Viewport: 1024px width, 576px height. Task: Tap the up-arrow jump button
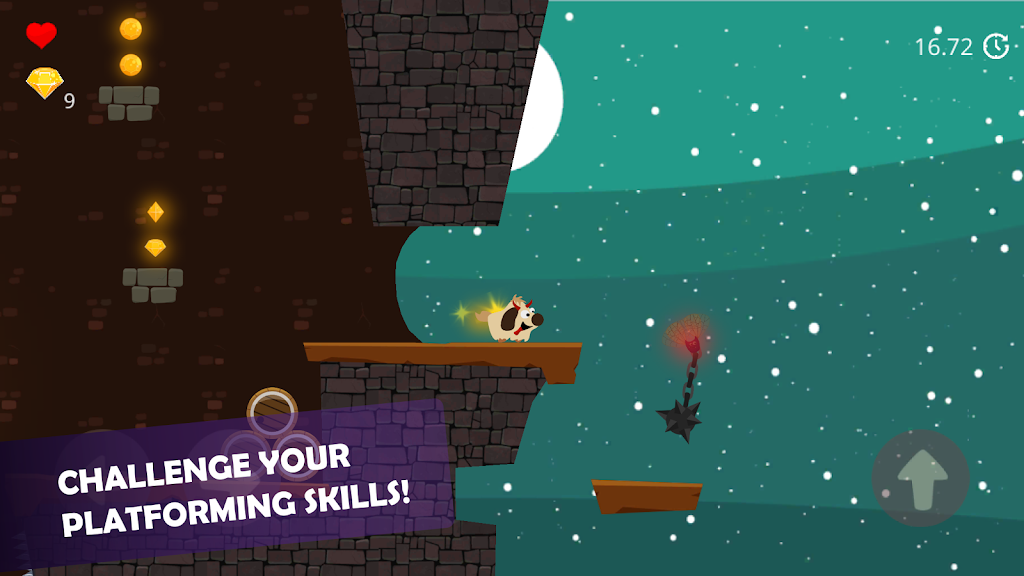click(920, 478)
